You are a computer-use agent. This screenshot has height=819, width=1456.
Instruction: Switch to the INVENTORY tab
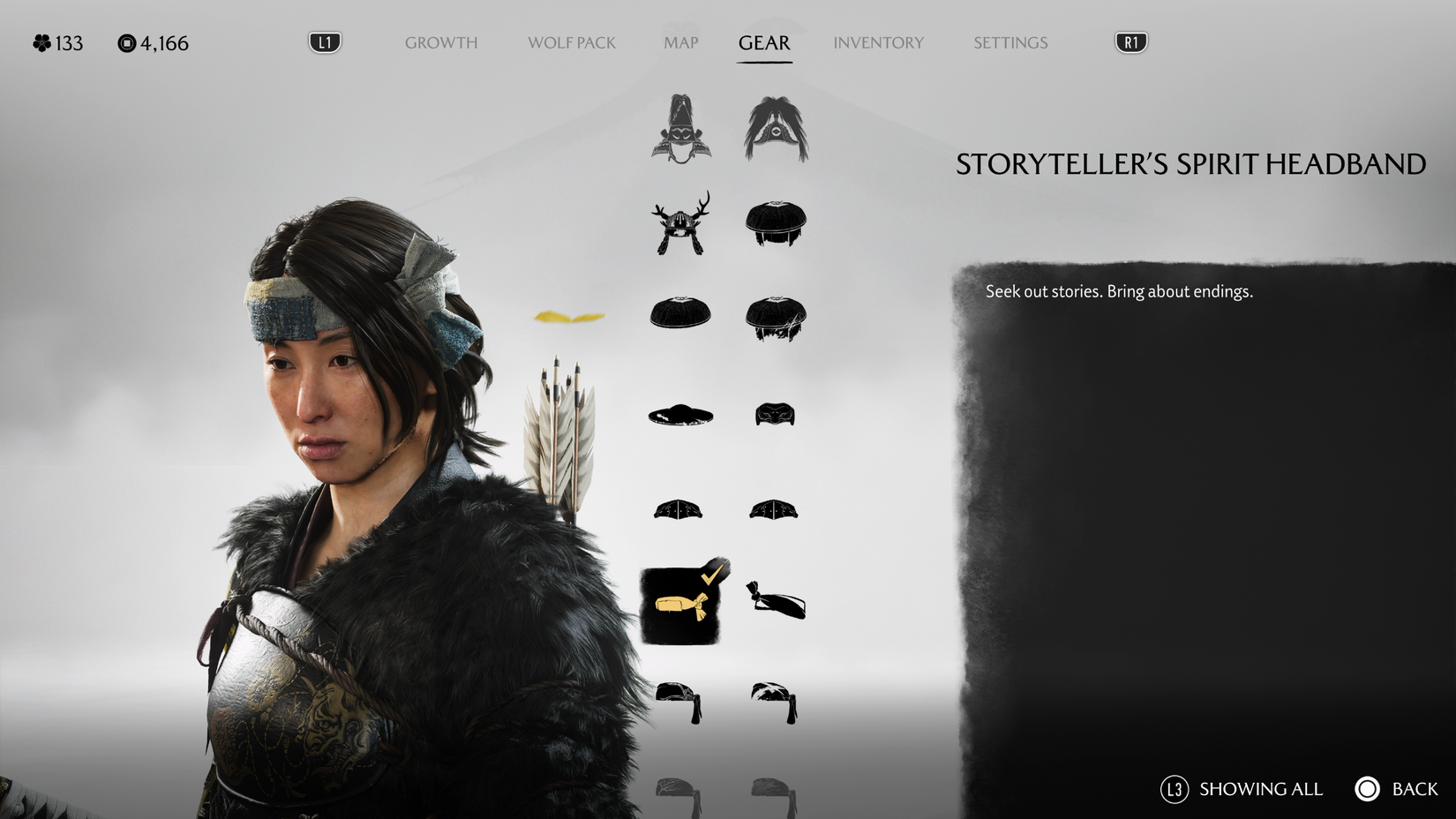pyautogui.click(x=879, y=42)
